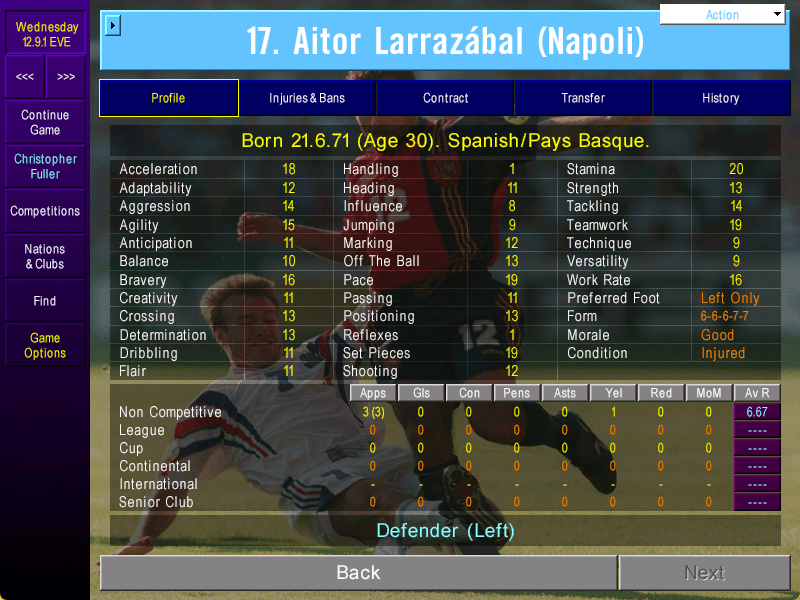Open the Action dropdown menu
The height and width of the screenshot is (600, 800).
[x=723, y=15]
